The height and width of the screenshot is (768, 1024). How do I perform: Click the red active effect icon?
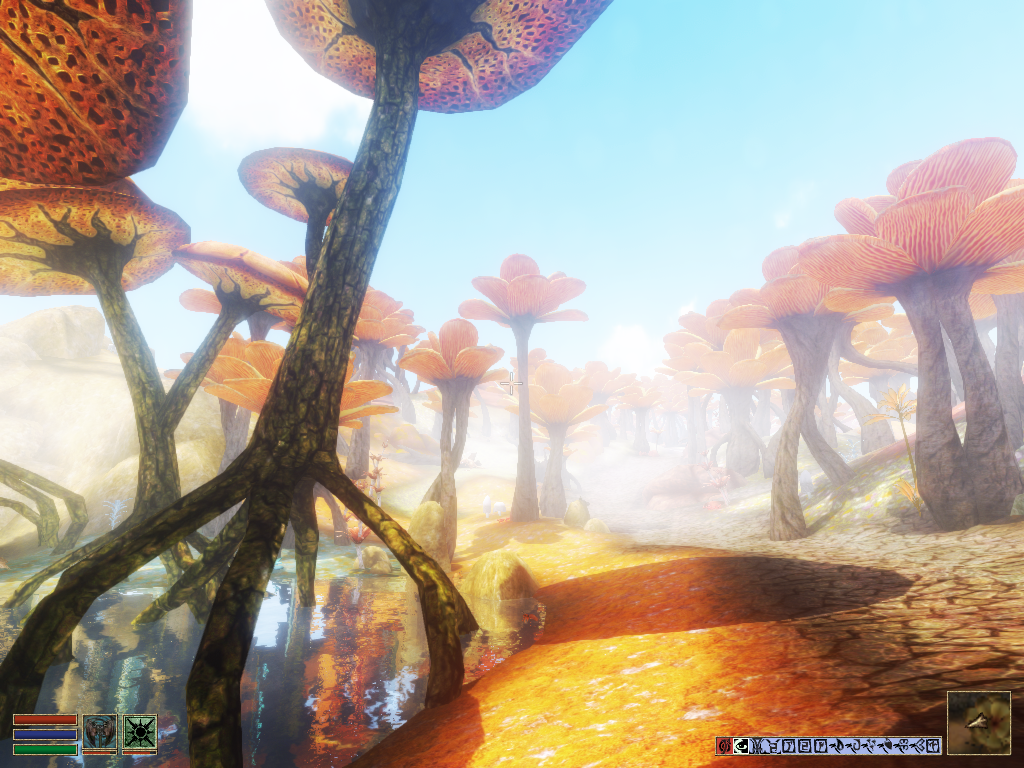click(724, 745)
